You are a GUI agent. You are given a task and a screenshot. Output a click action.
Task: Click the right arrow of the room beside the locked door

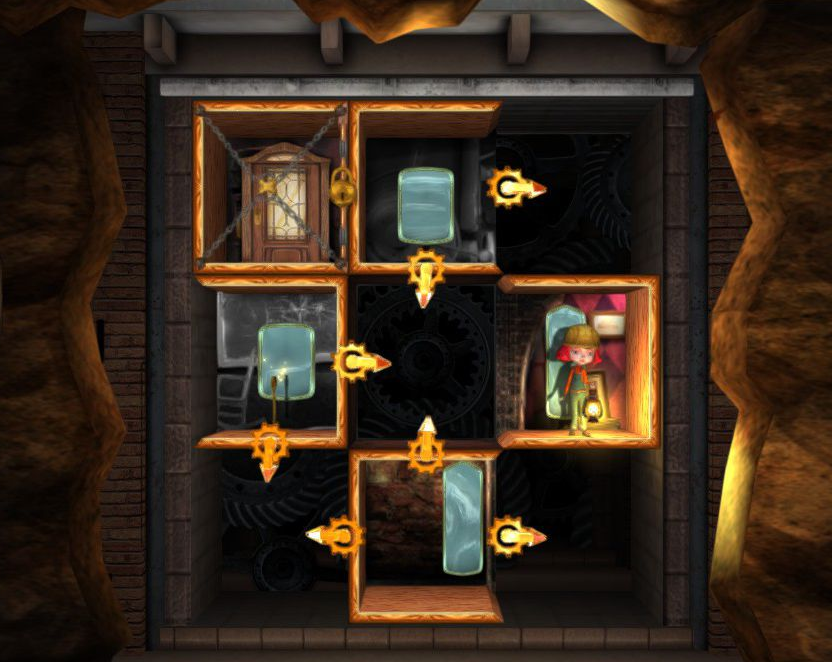click(514, 187)
